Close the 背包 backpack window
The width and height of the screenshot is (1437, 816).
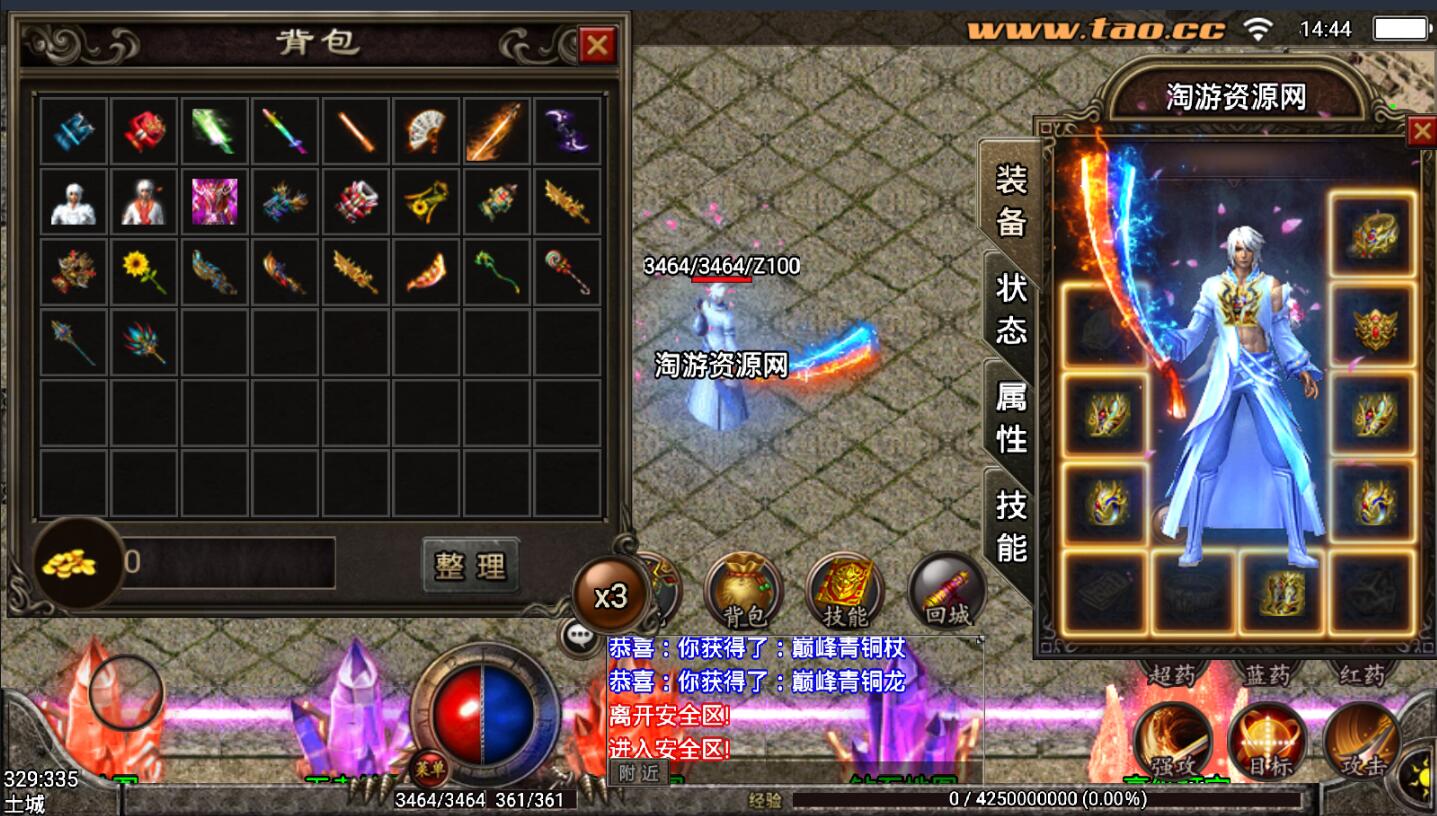coord(597,45)
